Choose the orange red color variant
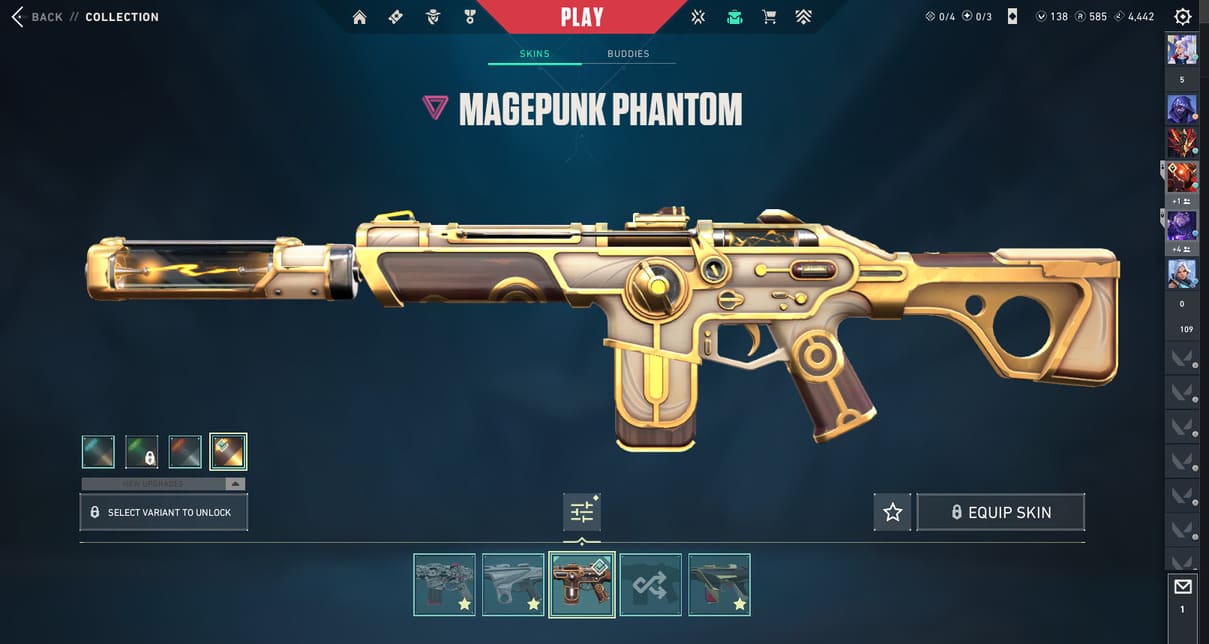 [x=185, y=452]
